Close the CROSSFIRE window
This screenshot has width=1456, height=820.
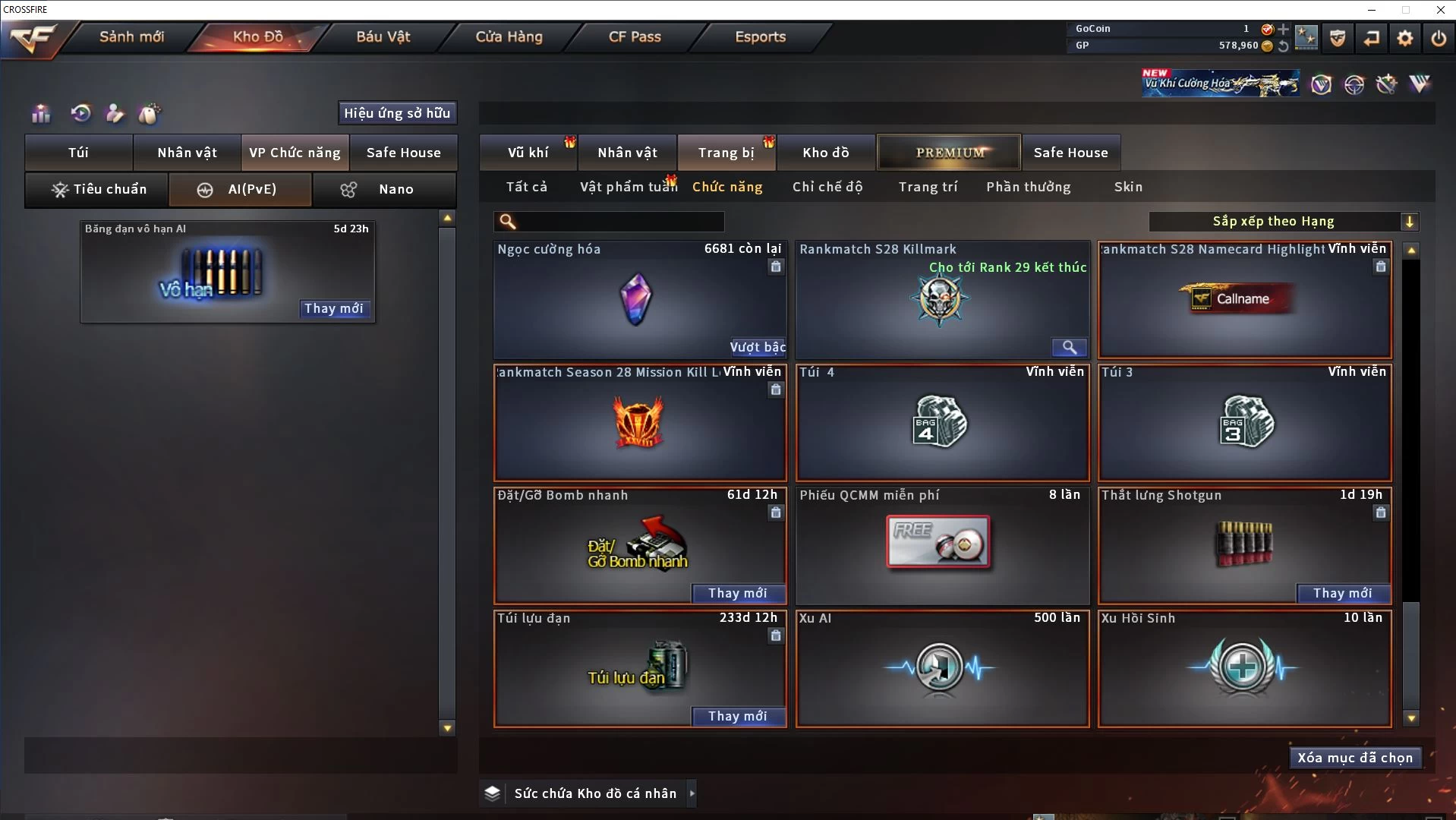click(x=1440, y=10)
